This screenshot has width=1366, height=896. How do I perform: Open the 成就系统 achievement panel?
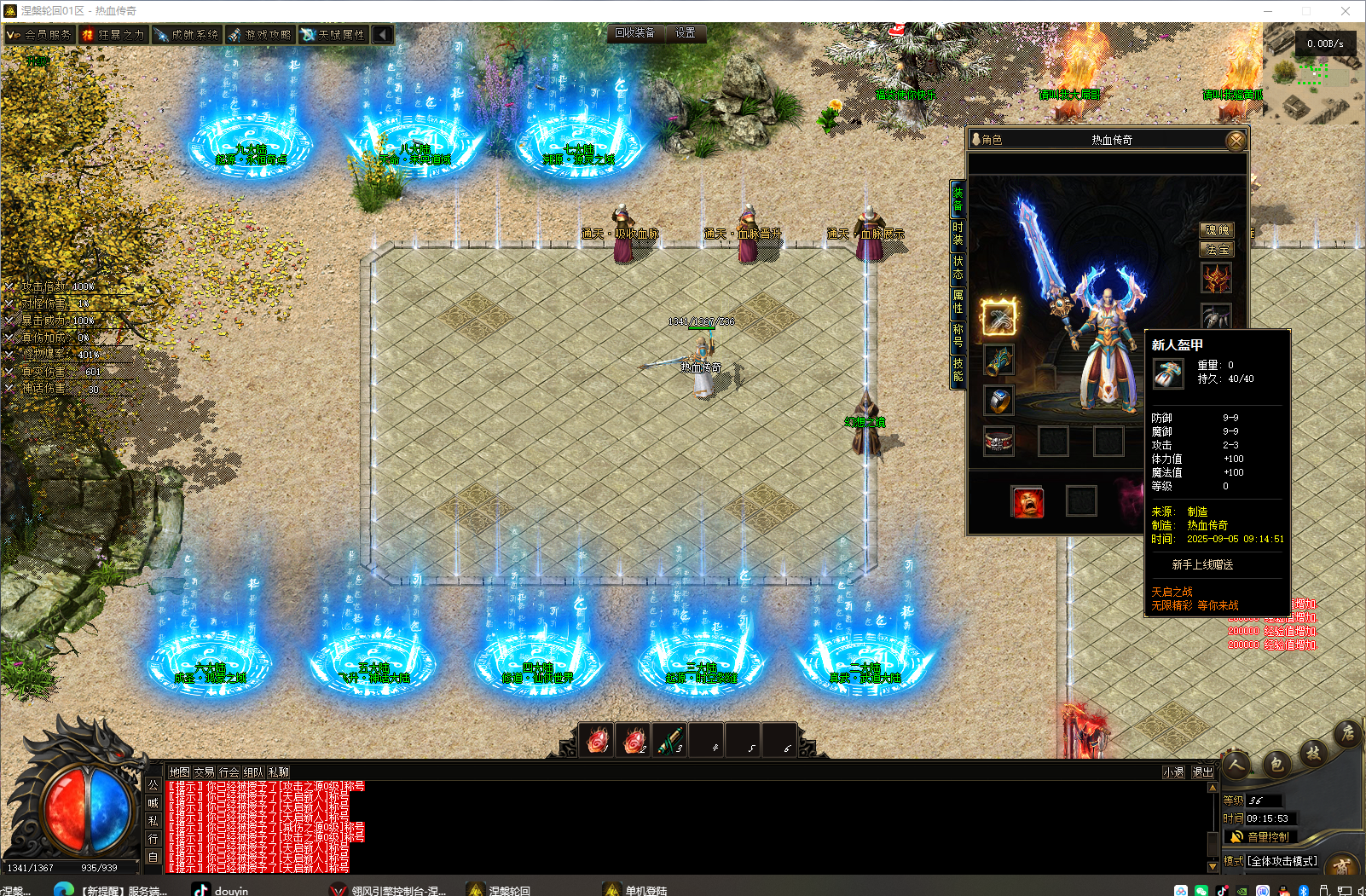187,34
